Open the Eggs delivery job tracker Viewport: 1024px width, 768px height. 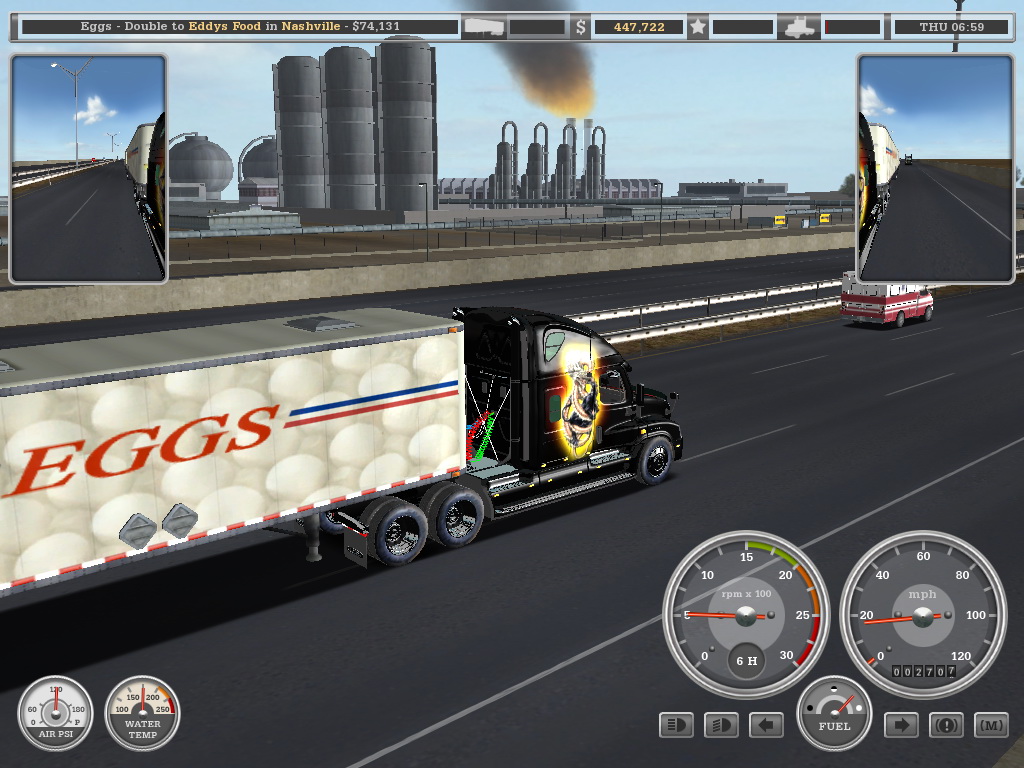click(238, 27)
